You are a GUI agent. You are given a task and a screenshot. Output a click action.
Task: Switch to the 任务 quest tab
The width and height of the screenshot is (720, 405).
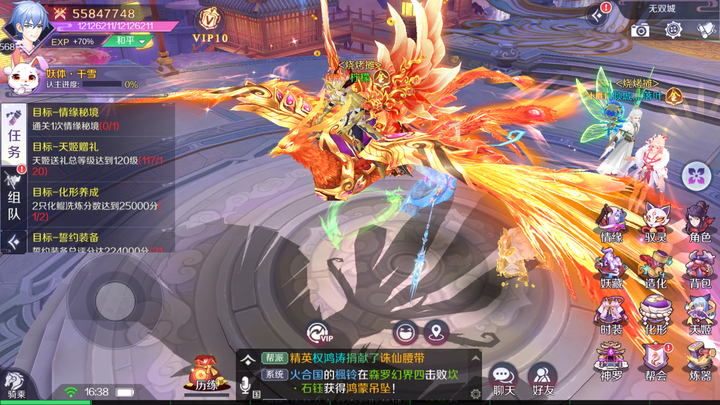coord(14,140)
